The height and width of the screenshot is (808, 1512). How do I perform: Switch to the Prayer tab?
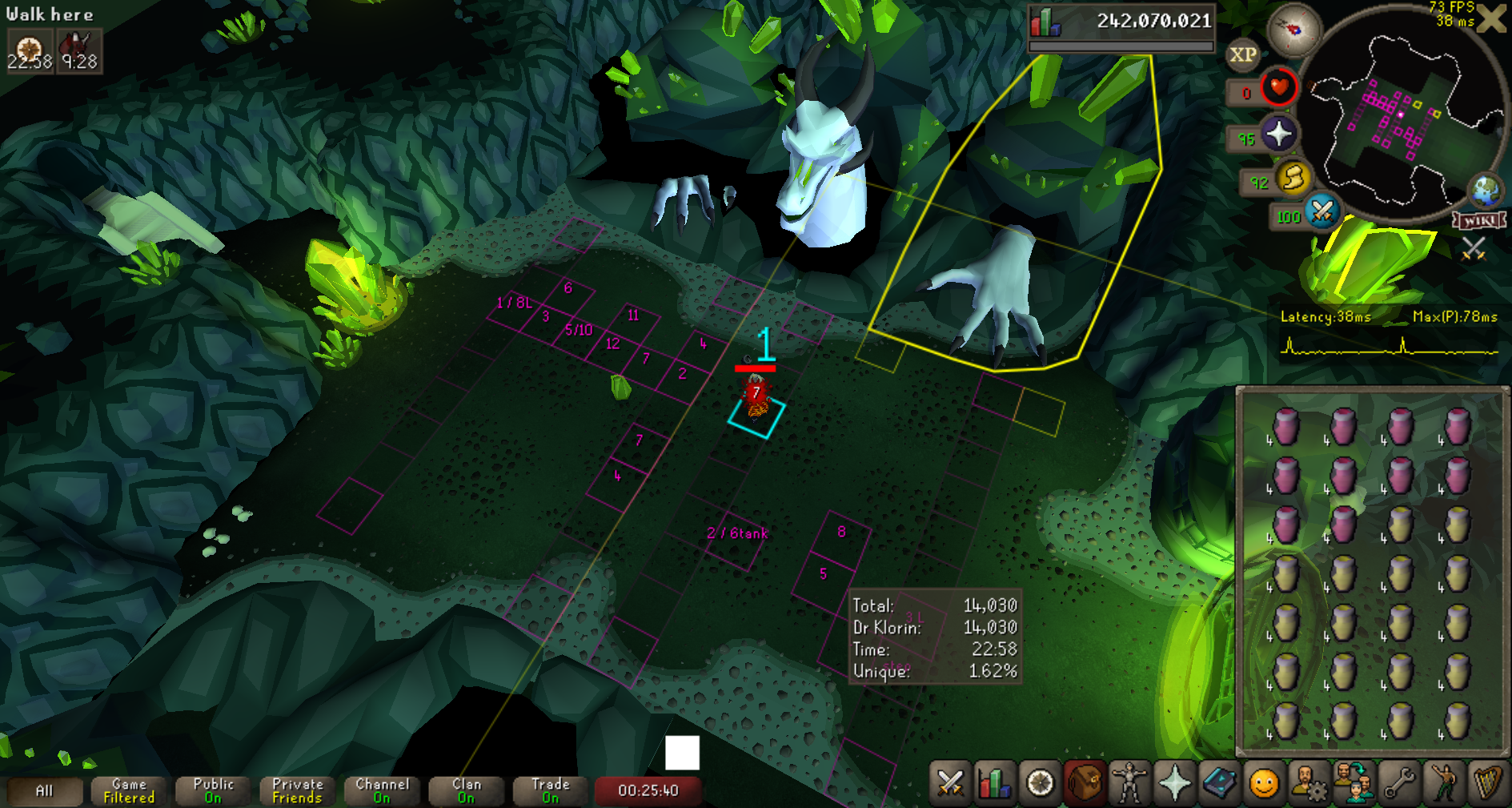(1174, 782)
